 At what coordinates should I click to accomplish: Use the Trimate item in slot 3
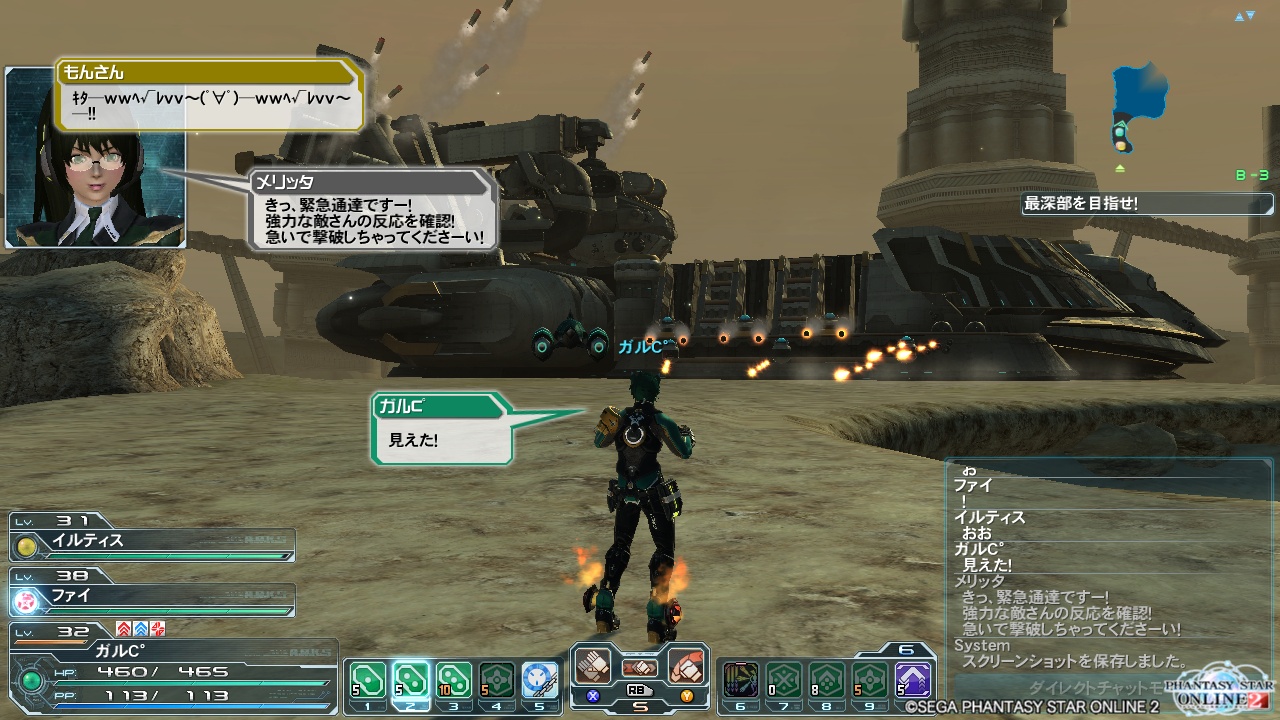click(453, 680)
